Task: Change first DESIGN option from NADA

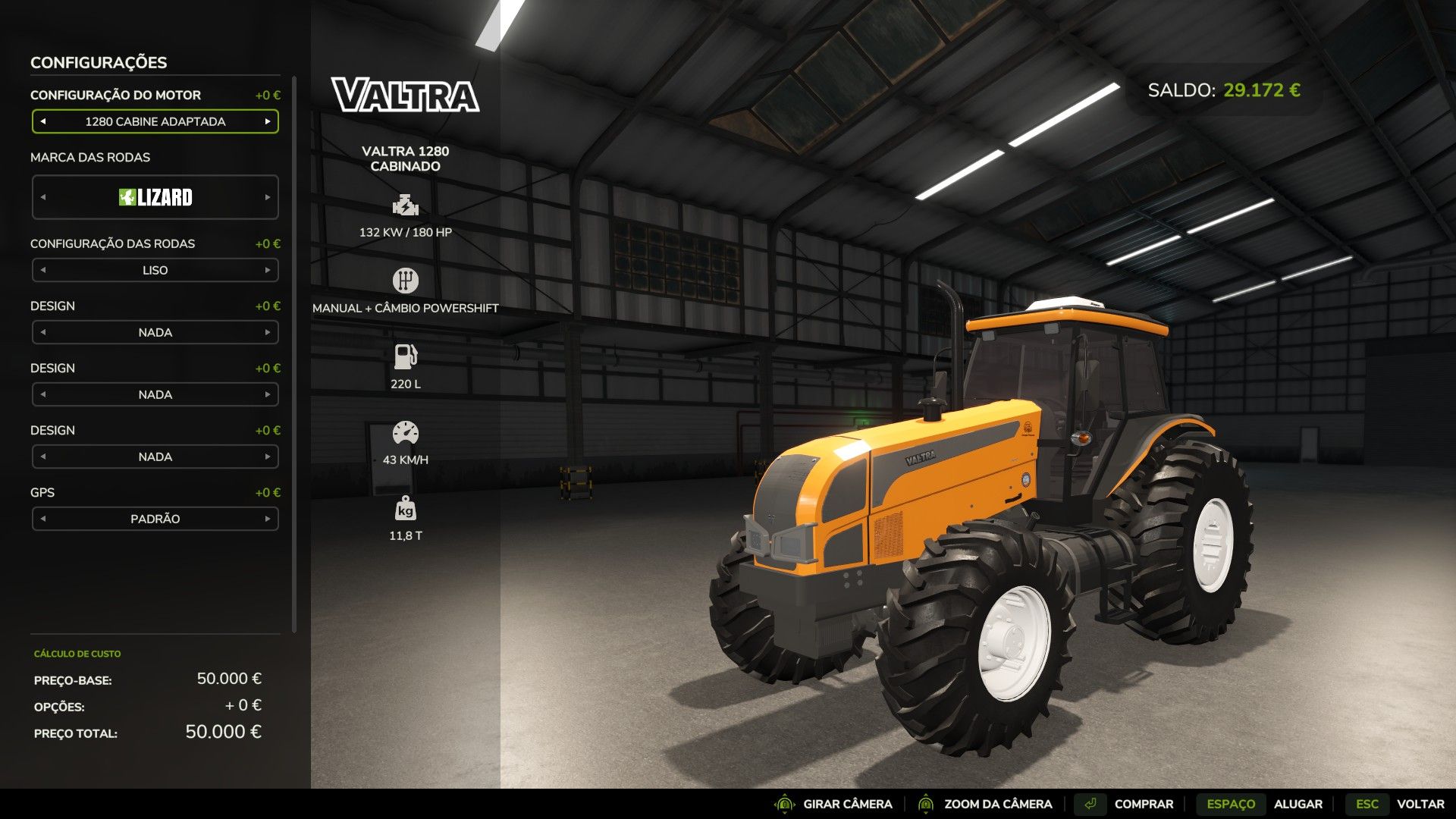Action: (x=269, y=332)
